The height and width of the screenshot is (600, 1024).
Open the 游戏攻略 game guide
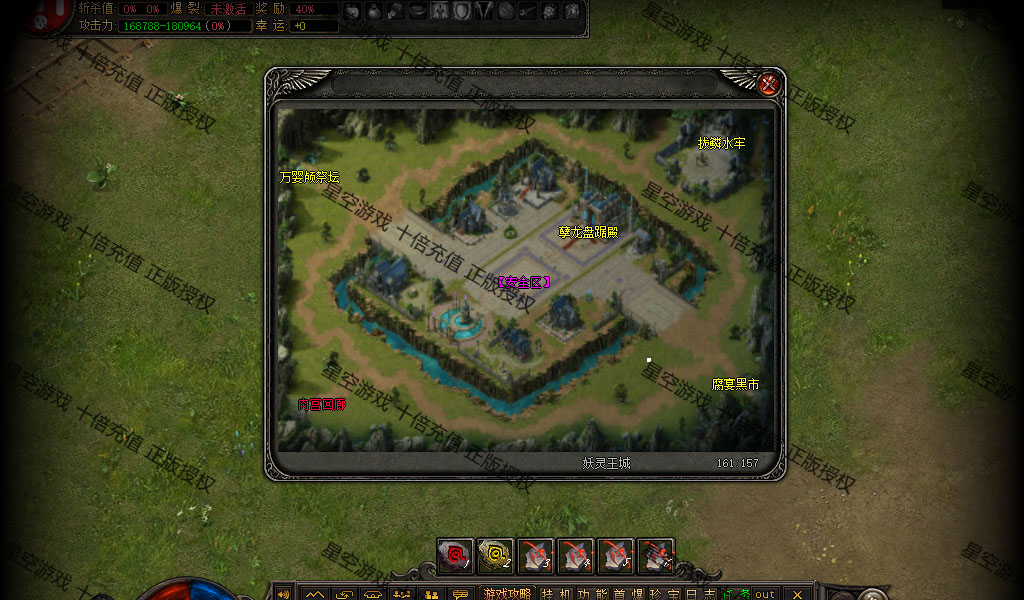508,594
